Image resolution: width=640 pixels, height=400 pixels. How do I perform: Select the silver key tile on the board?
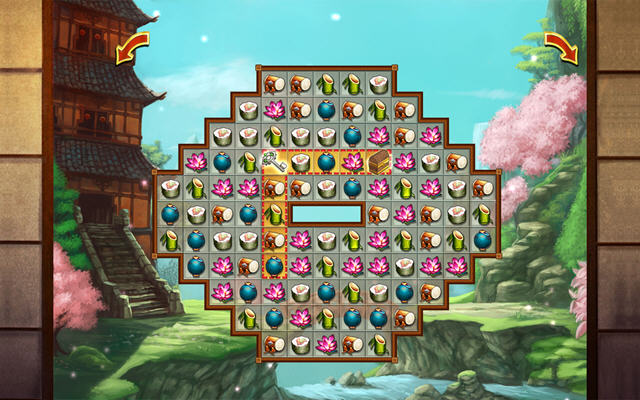[x=273, y=161]
